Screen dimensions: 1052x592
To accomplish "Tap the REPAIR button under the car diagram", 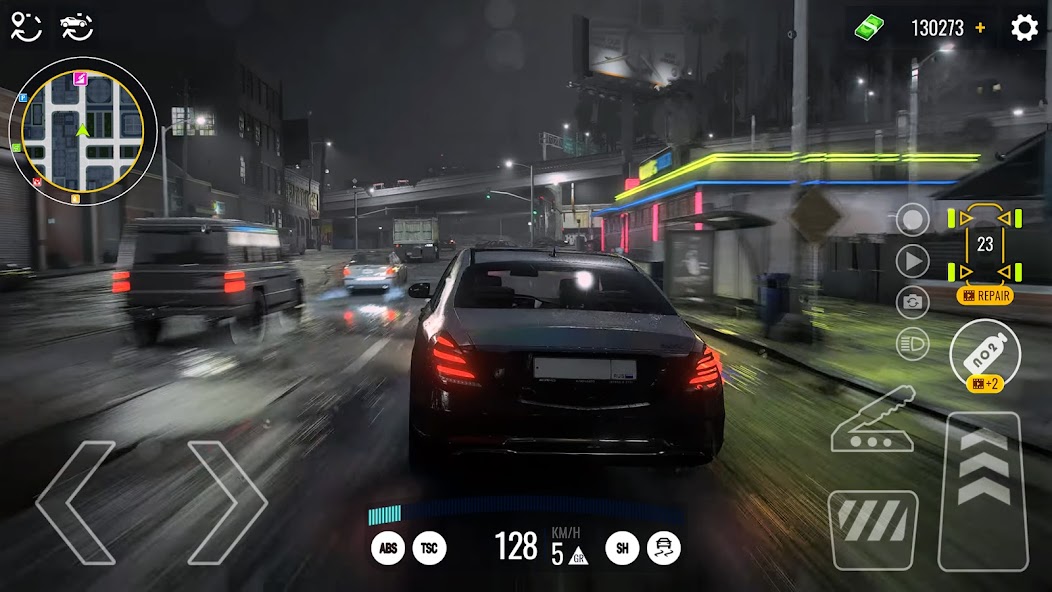I will [x=985, y=296].
